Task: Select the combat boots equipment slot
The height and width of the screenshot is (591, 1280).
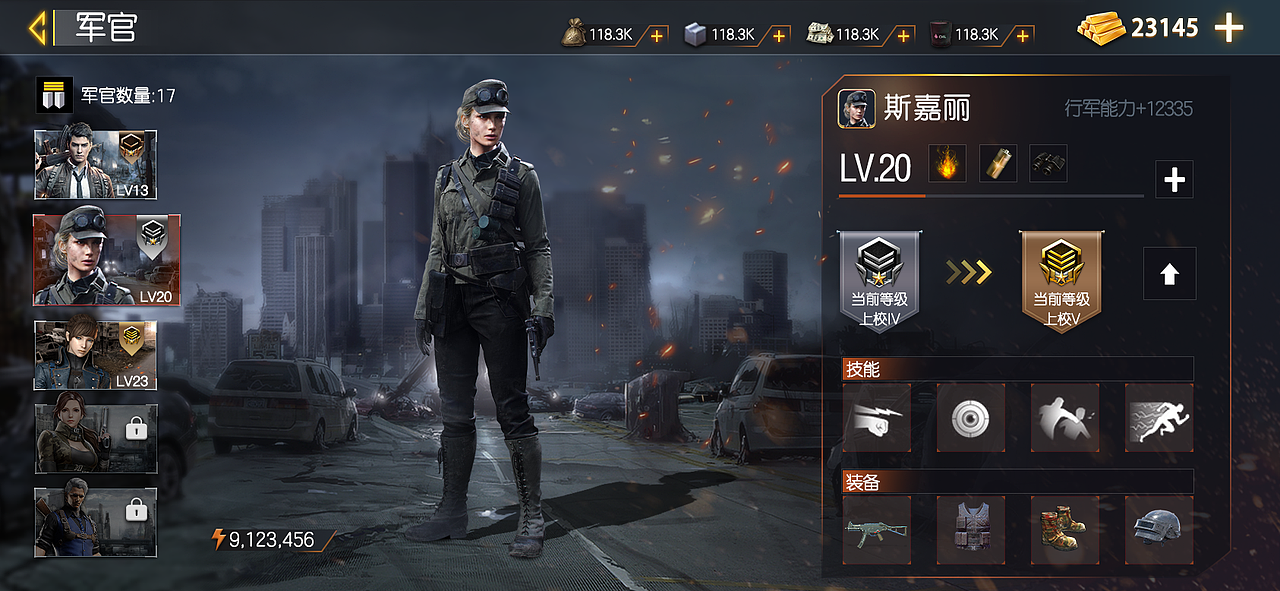Action: point(1065,530)
